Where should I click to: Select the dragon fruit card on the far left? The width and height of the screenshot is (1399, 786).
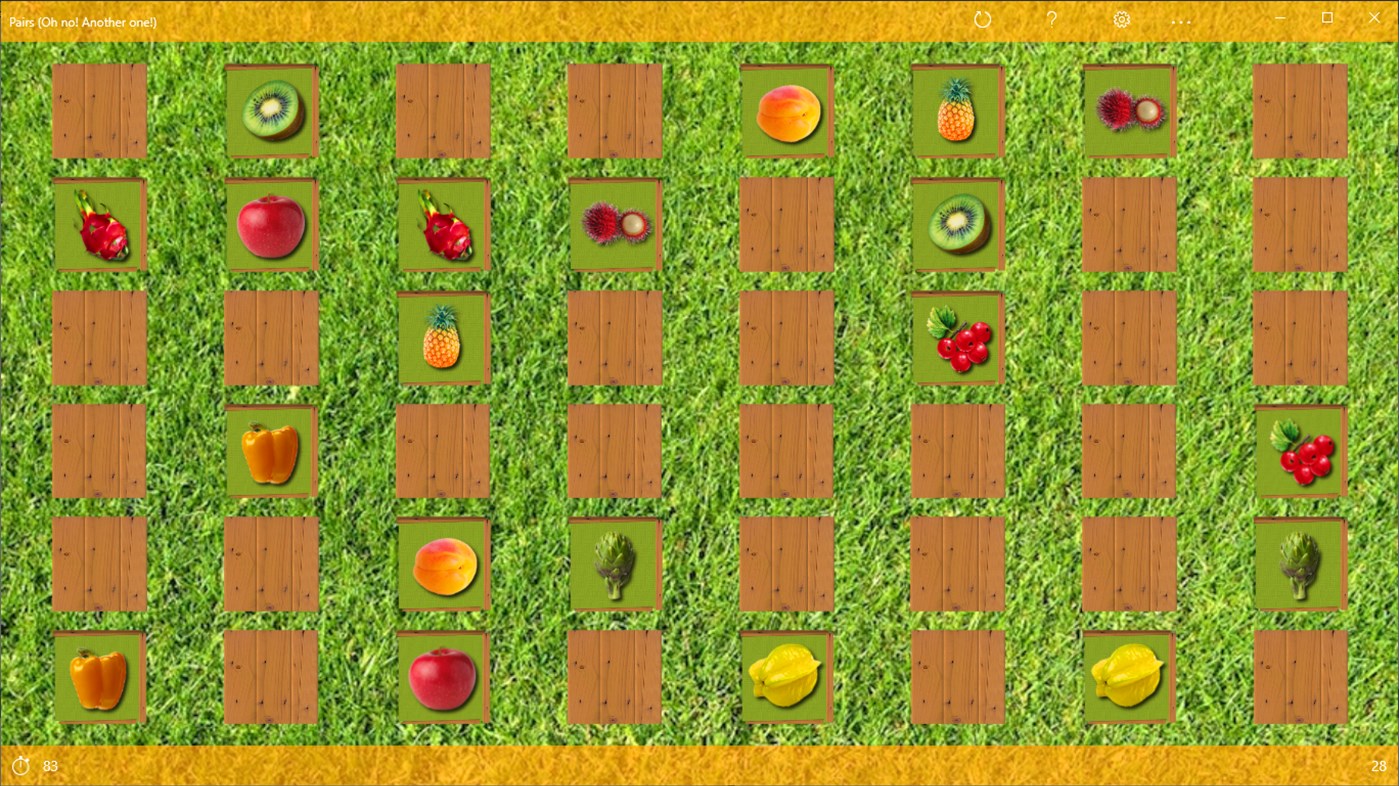100,223
